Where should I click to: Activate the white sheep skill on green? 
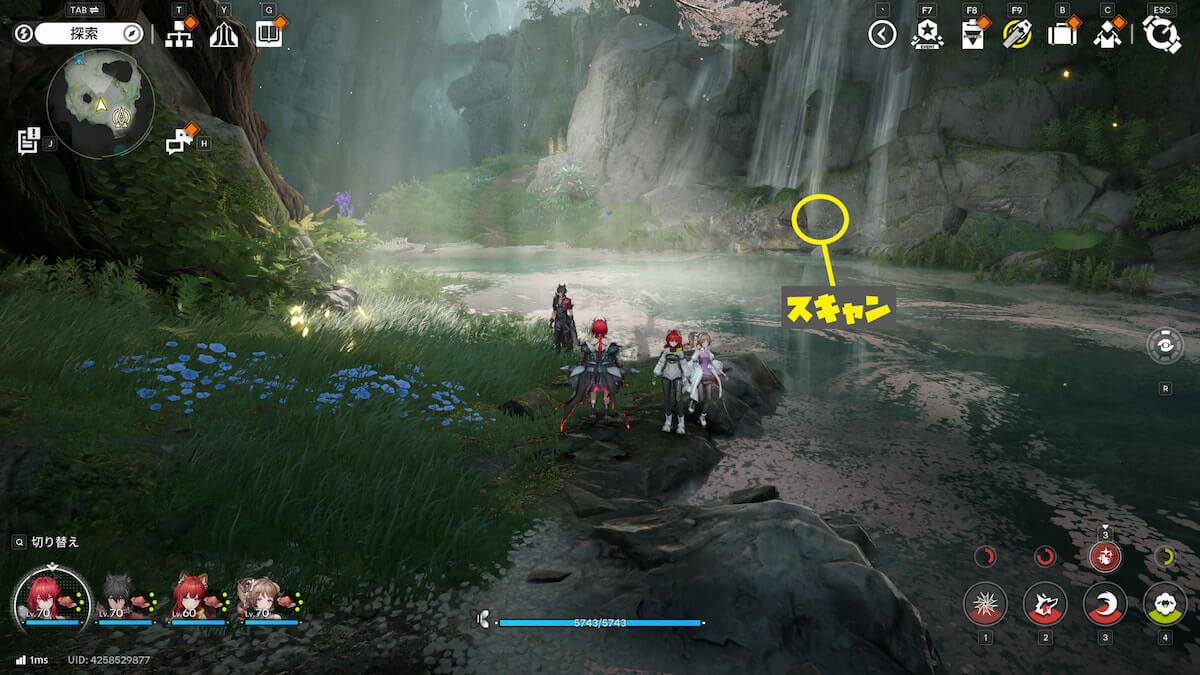[x=1165, y=604]
